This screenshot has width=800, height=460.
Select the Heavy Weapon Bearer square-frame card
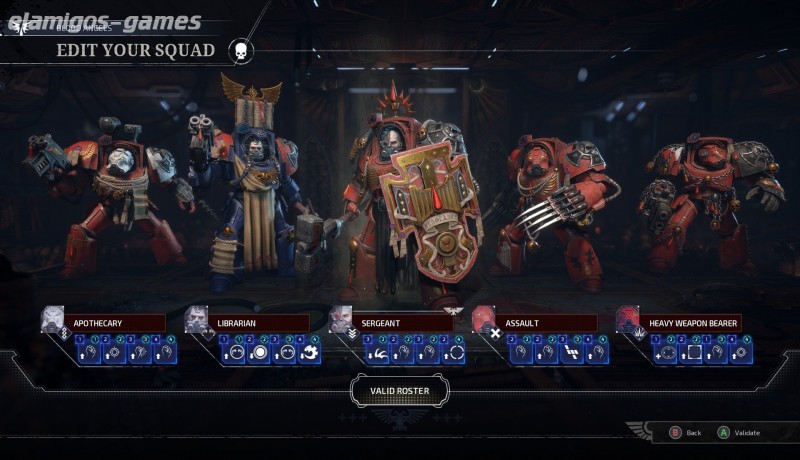point(691,351)
